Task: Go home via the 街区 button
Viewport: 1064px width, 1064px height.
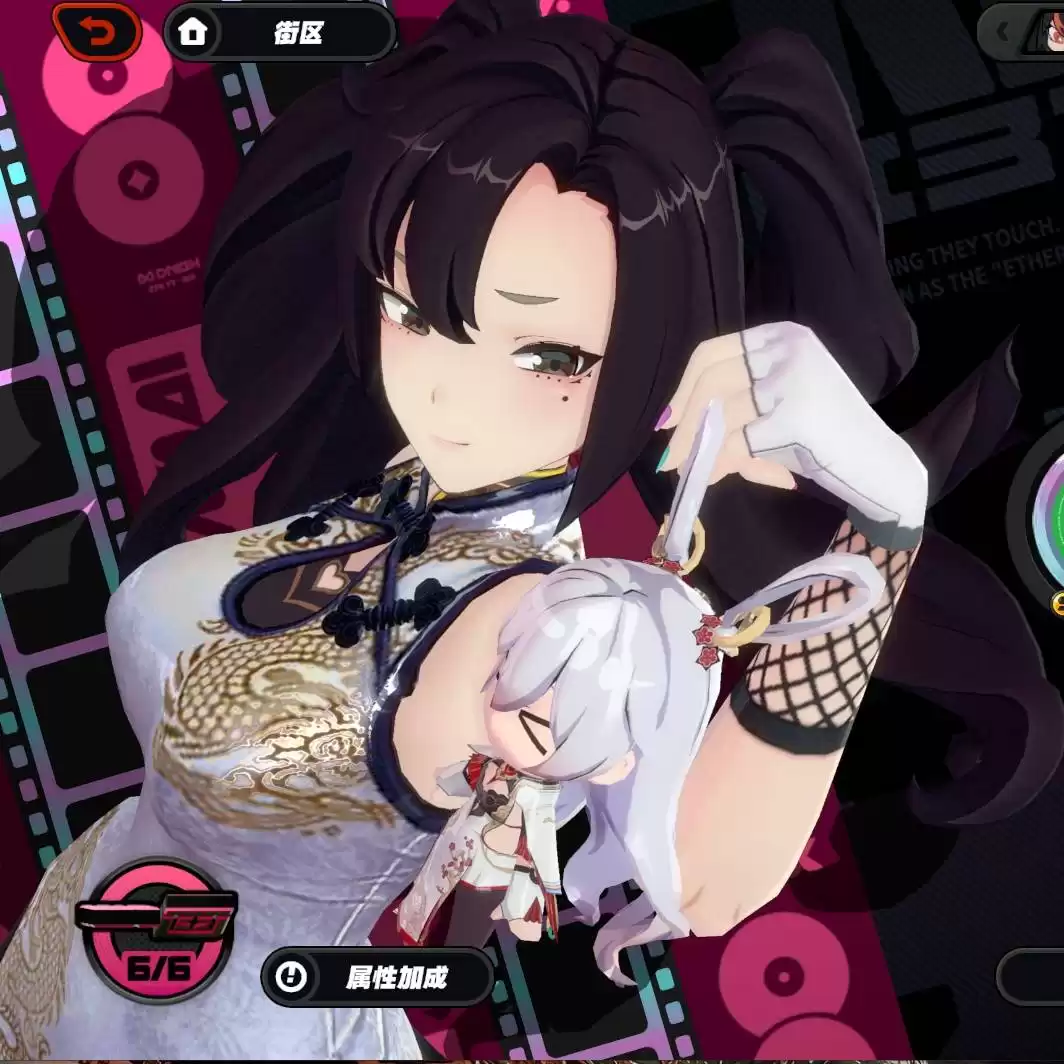Action: click(x=279, y=32)
